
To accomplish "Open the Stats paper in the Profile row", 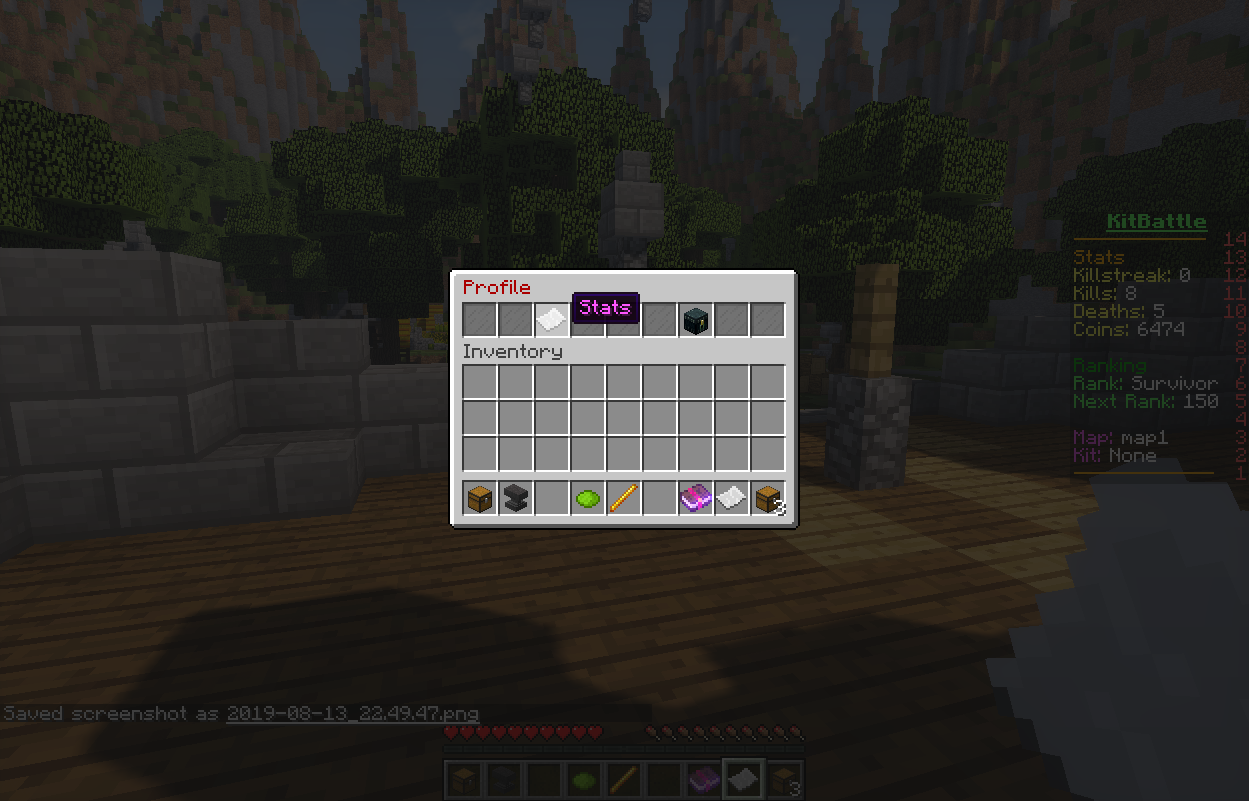I will pyautogui.click(x=551, y=320).
